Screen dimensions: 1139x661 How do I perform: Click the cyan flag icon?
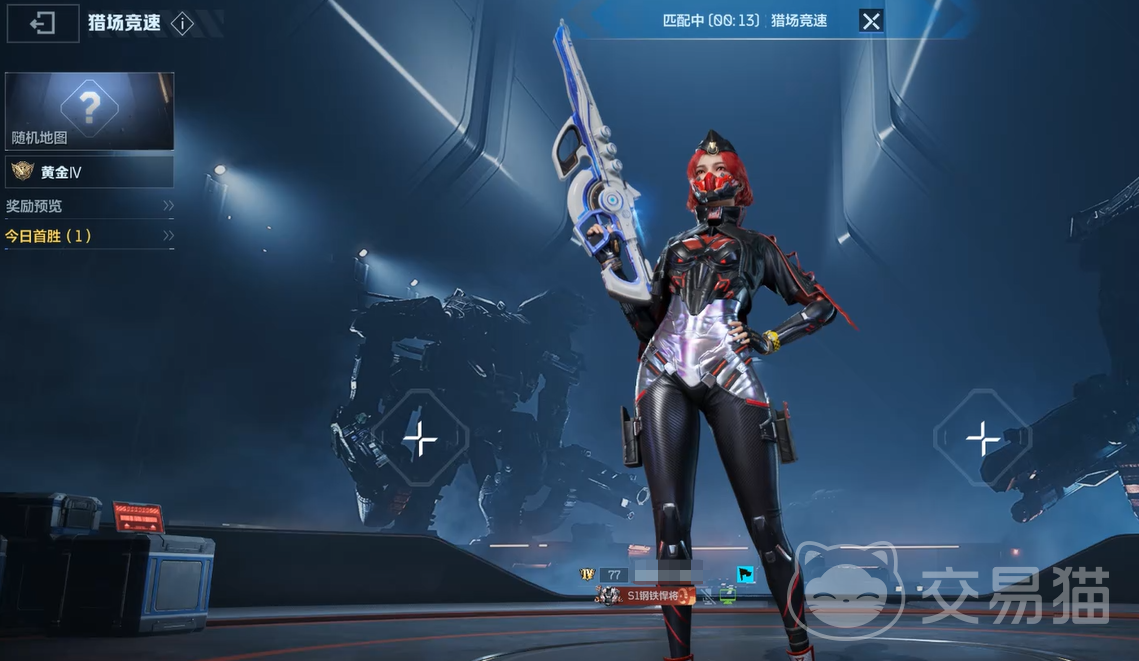[746, 574]
